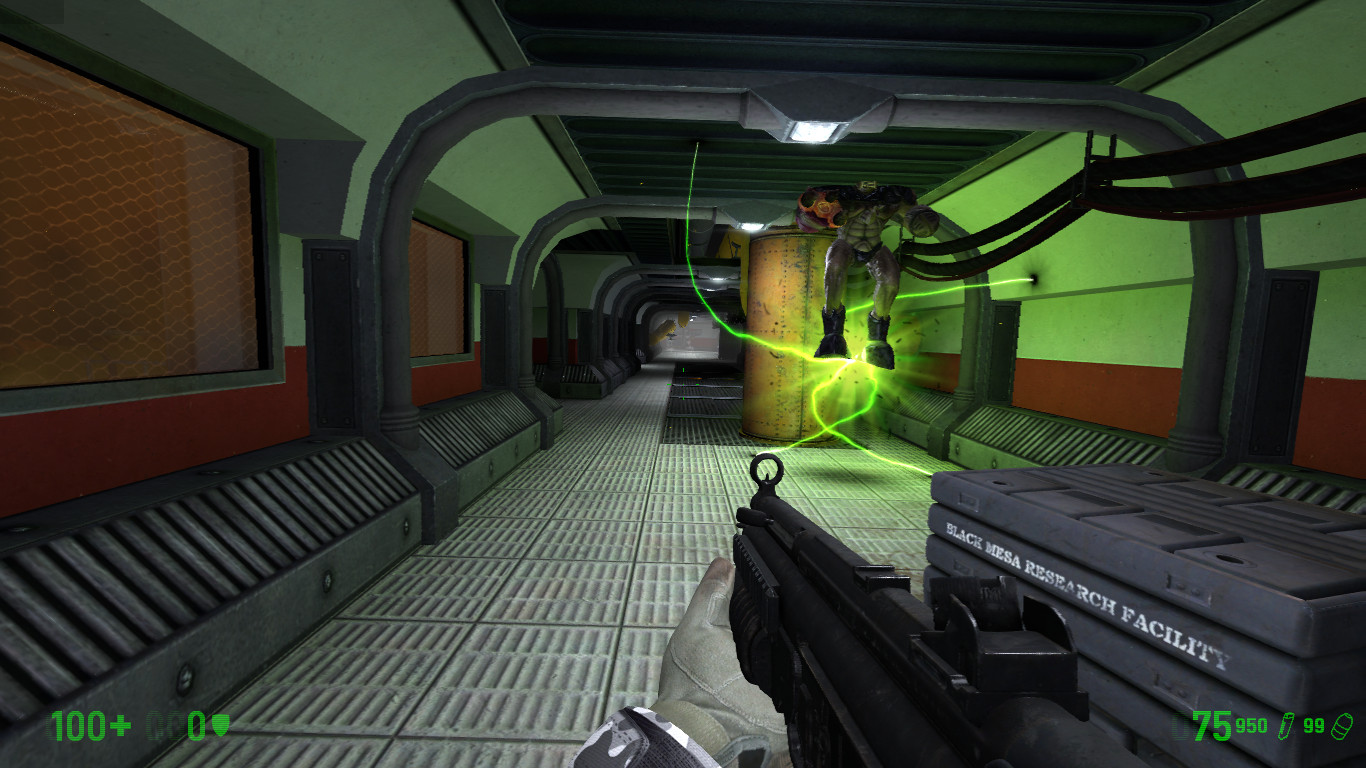Click the armor shield icon
This screenshot has width=1366, height=768.
220,723
